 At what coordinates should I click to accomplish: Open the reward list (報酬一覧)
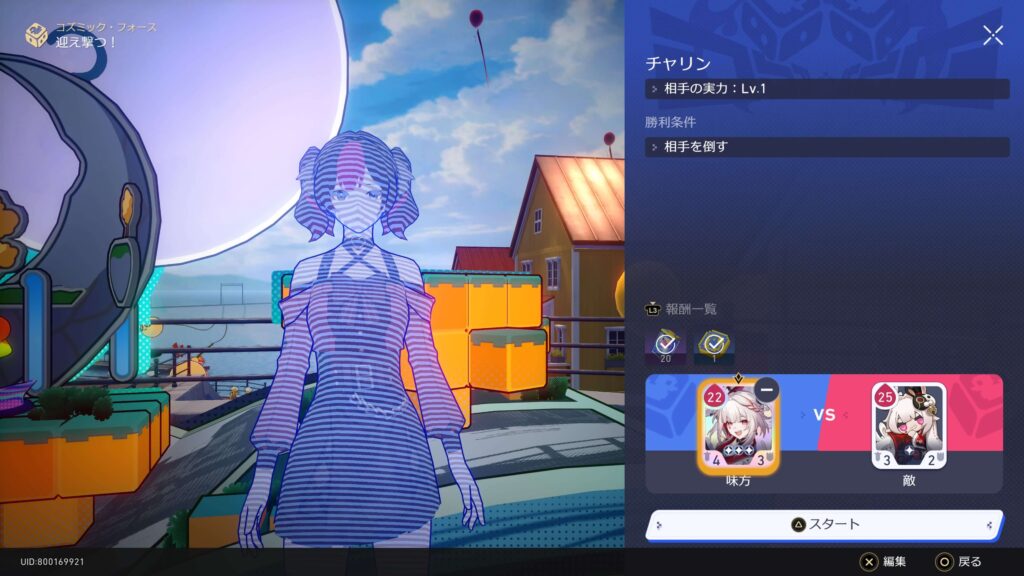tap(682, 309)
